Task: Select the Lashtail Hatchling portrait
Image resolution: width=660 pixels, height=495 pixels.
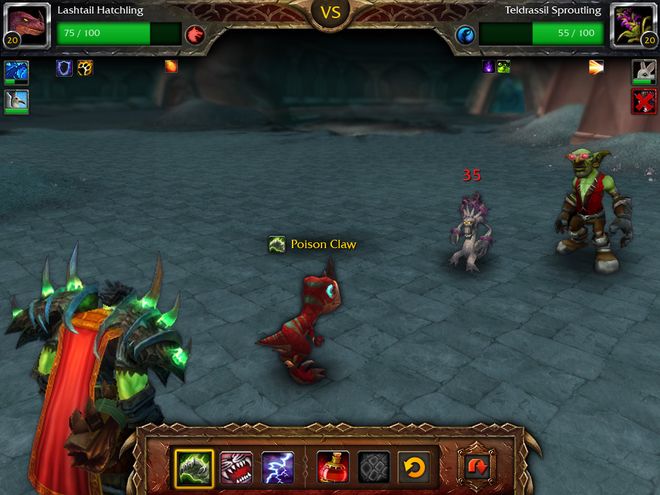Action: (x=25, y=24)
